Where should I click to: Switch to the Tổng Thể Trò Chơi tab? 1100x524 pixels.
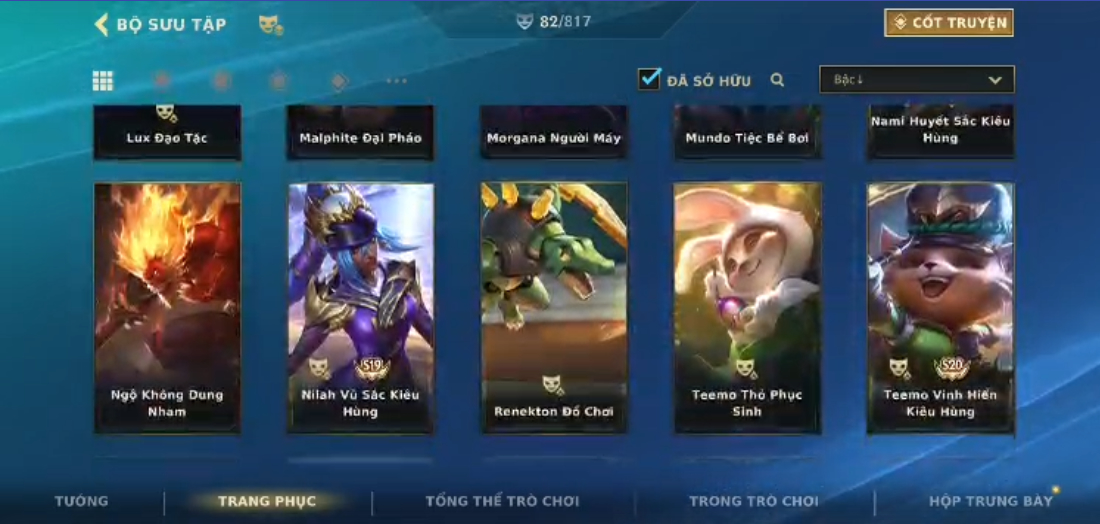[x=502, y=501]
